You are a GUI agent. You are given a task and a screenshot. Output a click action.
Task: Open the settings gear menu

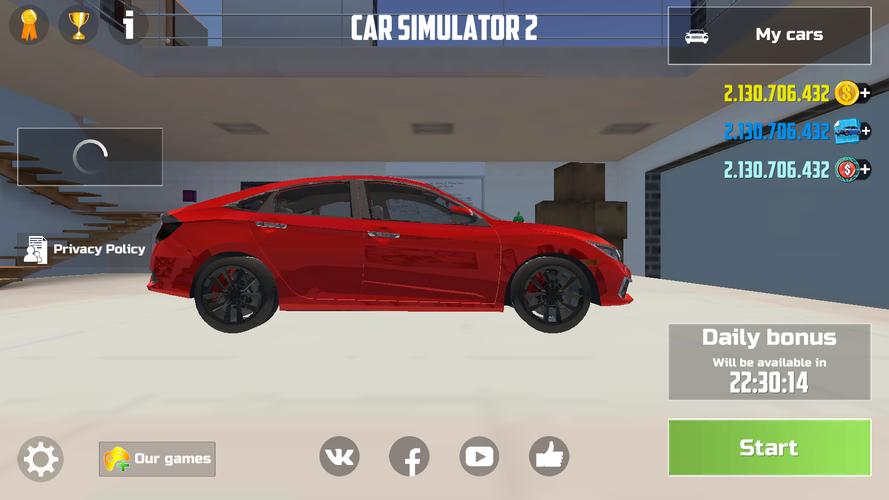point(41,459)
